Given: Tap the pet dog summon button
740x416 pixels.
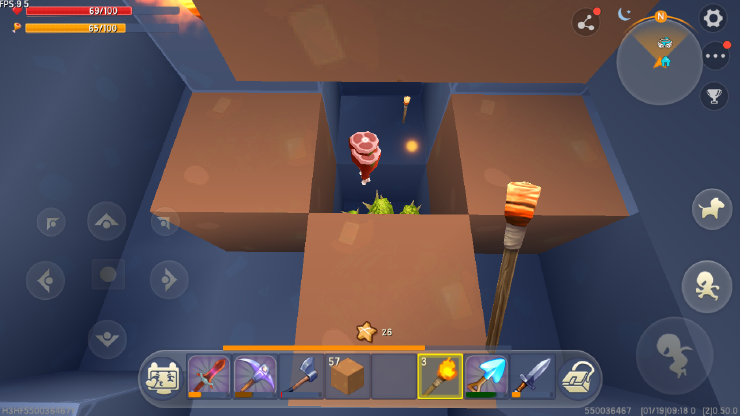Looking at the screenshot, I should [x=711, y=208].
